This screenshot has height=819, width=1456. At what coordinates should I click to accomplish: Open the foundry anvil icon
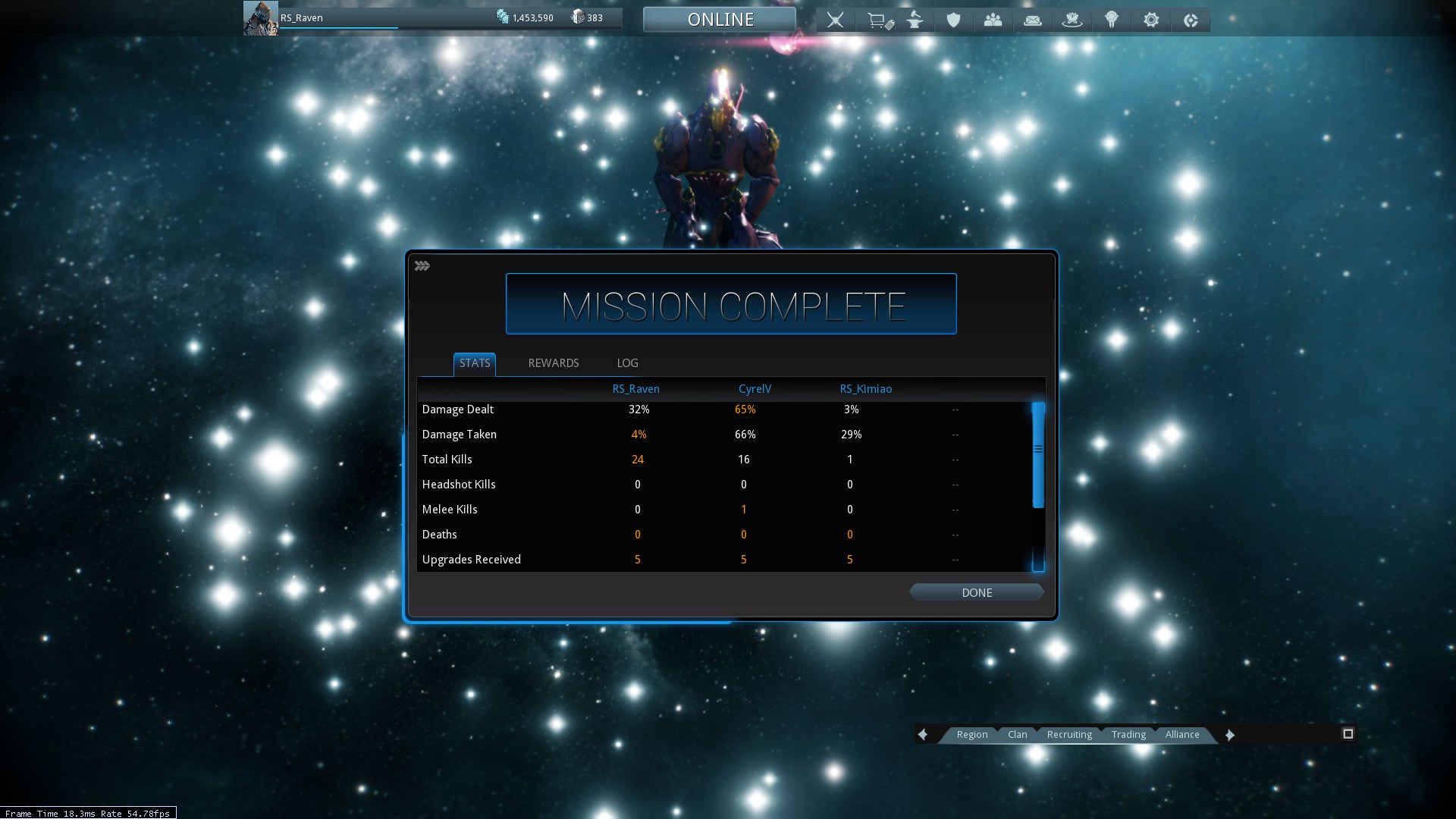915,20
